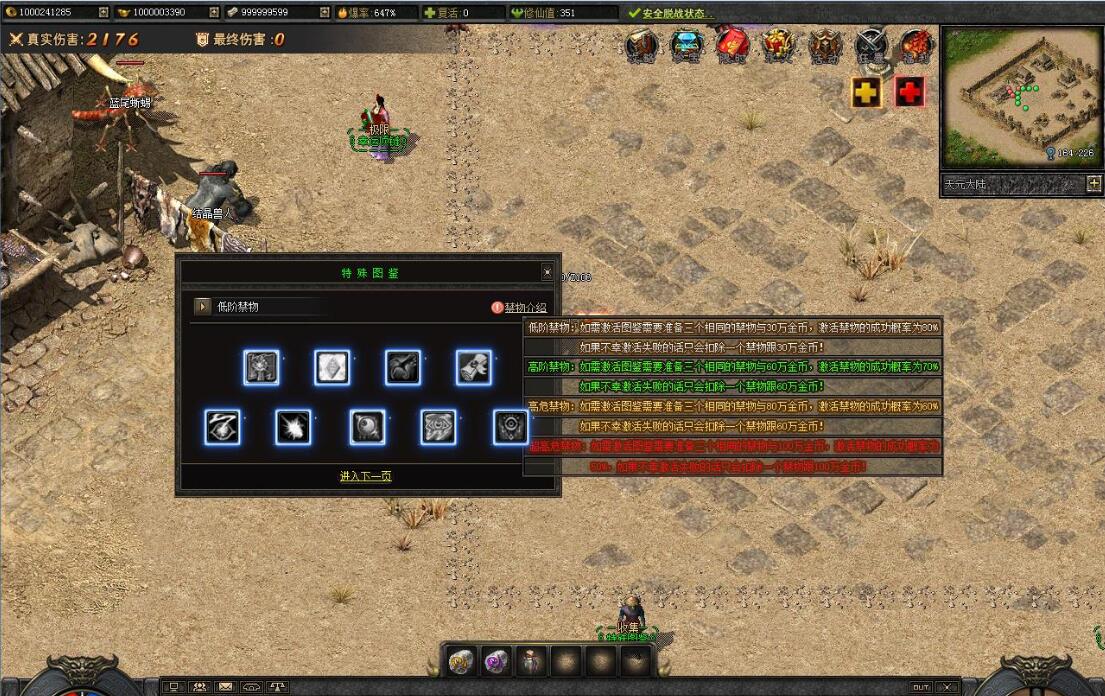Click the blue diamond menu icon
Screen dimensions: 1105x696
[687, 45]
